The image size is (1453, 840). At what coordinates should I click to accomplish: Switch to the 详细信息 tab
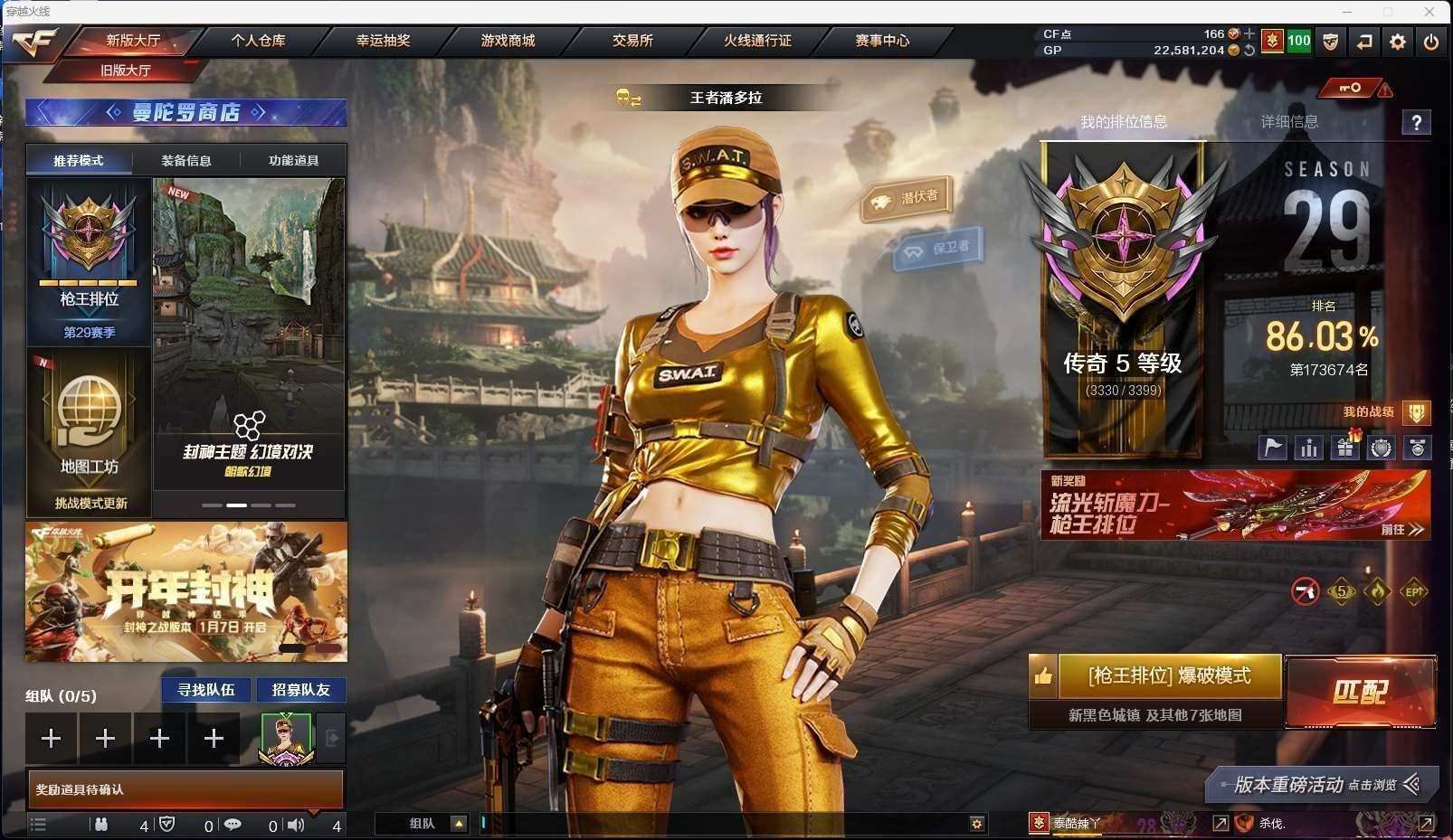[x=1289, y=122]
